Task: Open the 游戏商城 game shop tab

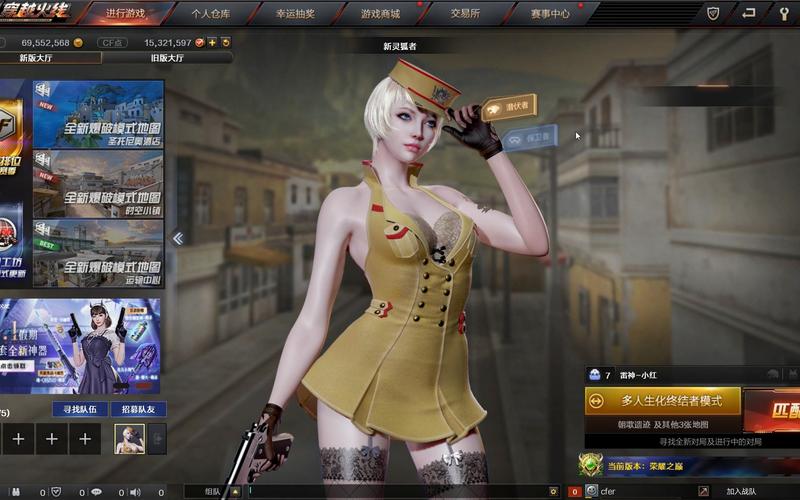Action: tap(380, 14)
